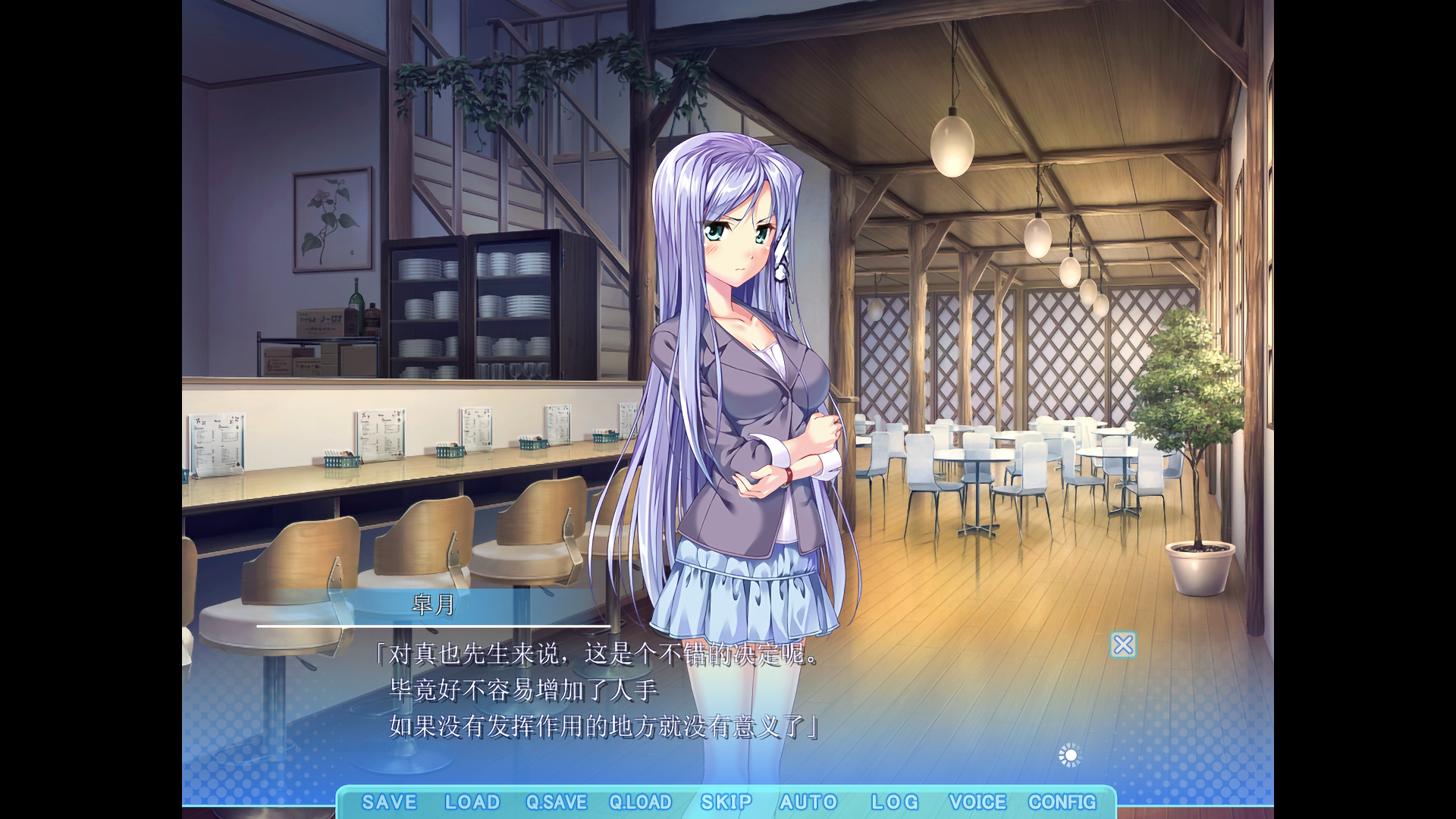Click the Q.LOAD quick load button

640,802
